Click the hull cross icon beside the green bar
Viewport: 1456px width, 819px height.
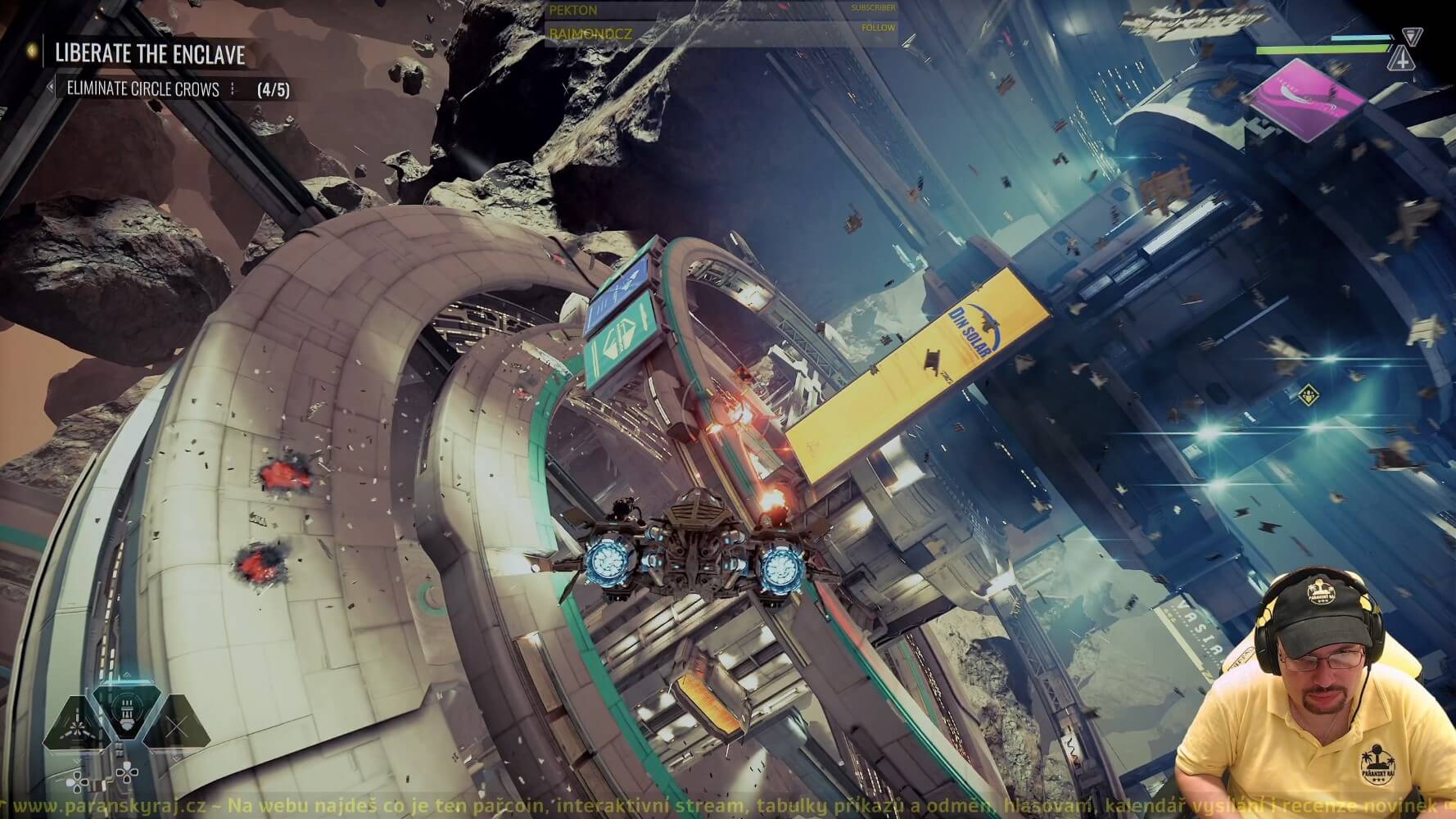(1403, 58)
